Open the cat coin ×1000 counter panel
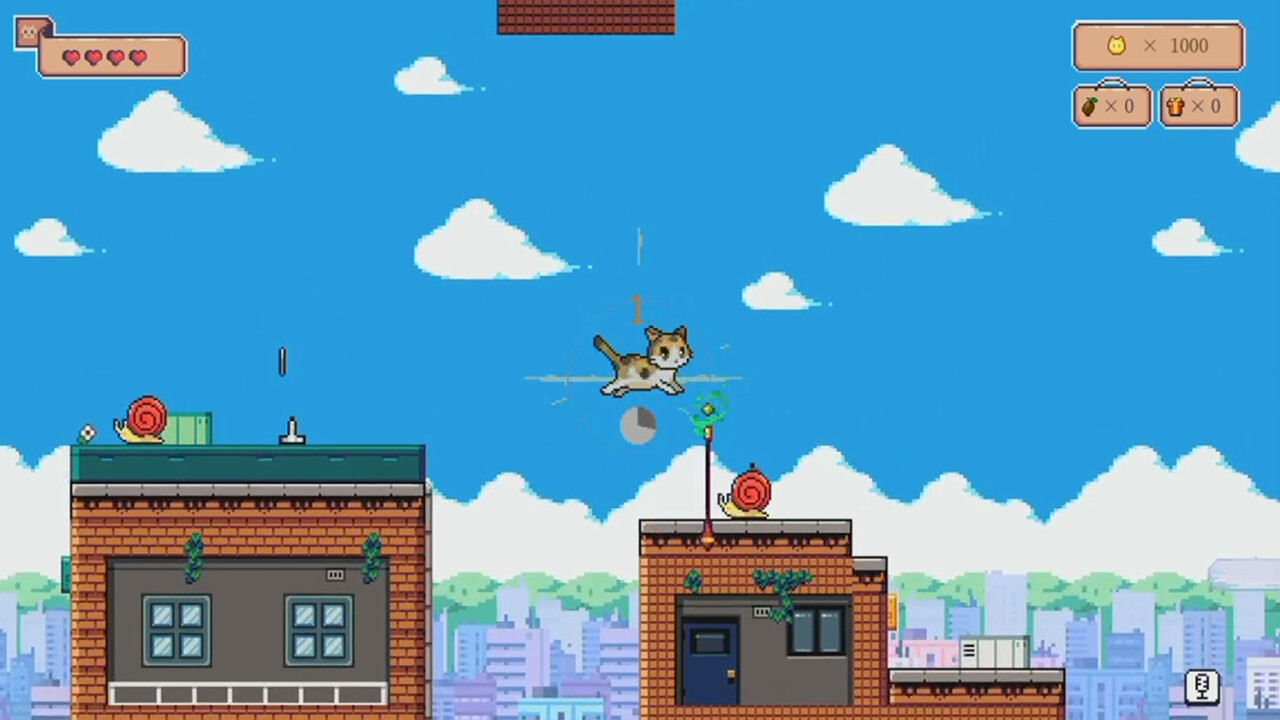The image size is (1280, 720). [1158, 45]
